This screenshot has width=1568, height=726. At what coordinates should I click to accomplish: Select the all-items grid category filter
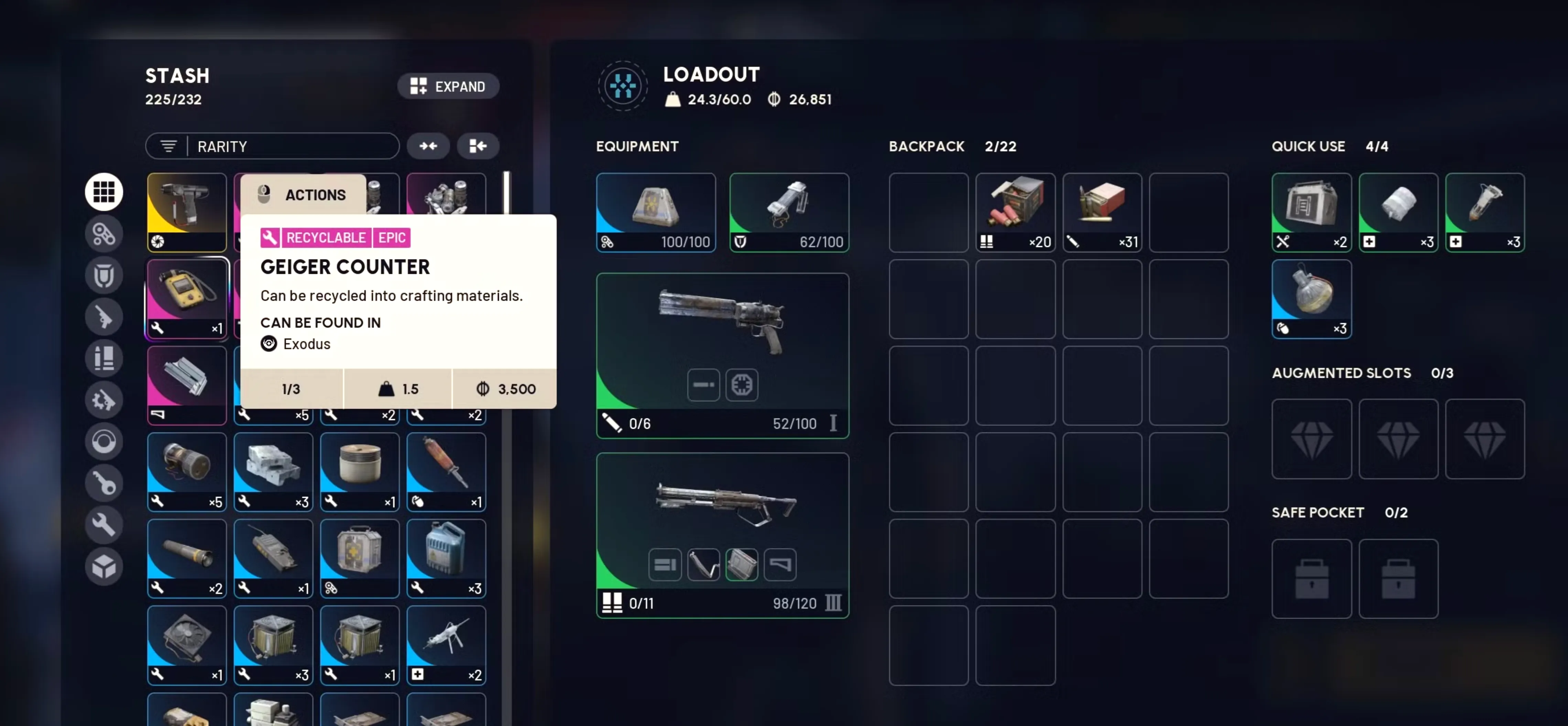click(x=104, y=192)
